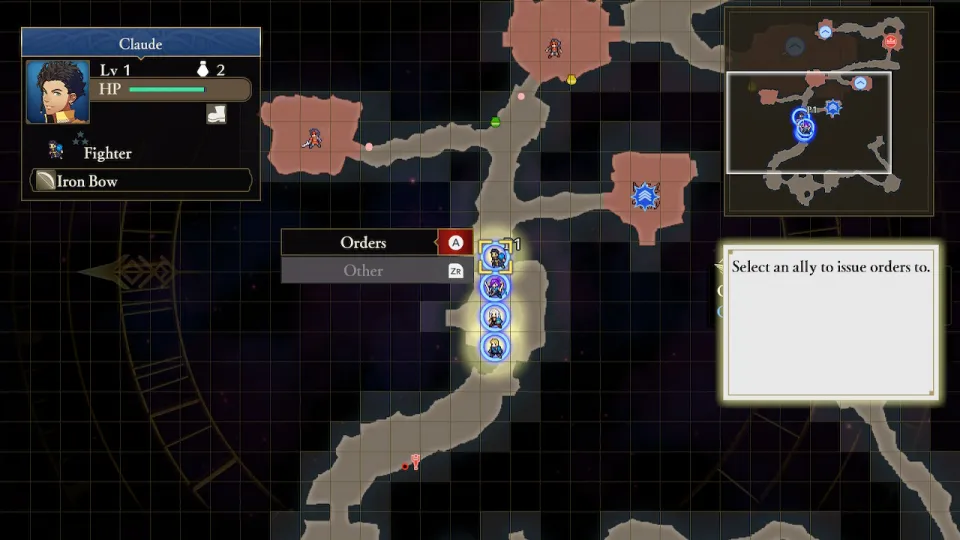Image resolution: width=960 pixels, height=540 pixels.
Task: Choose Orders from the command menu
Action: click(363, 243)
